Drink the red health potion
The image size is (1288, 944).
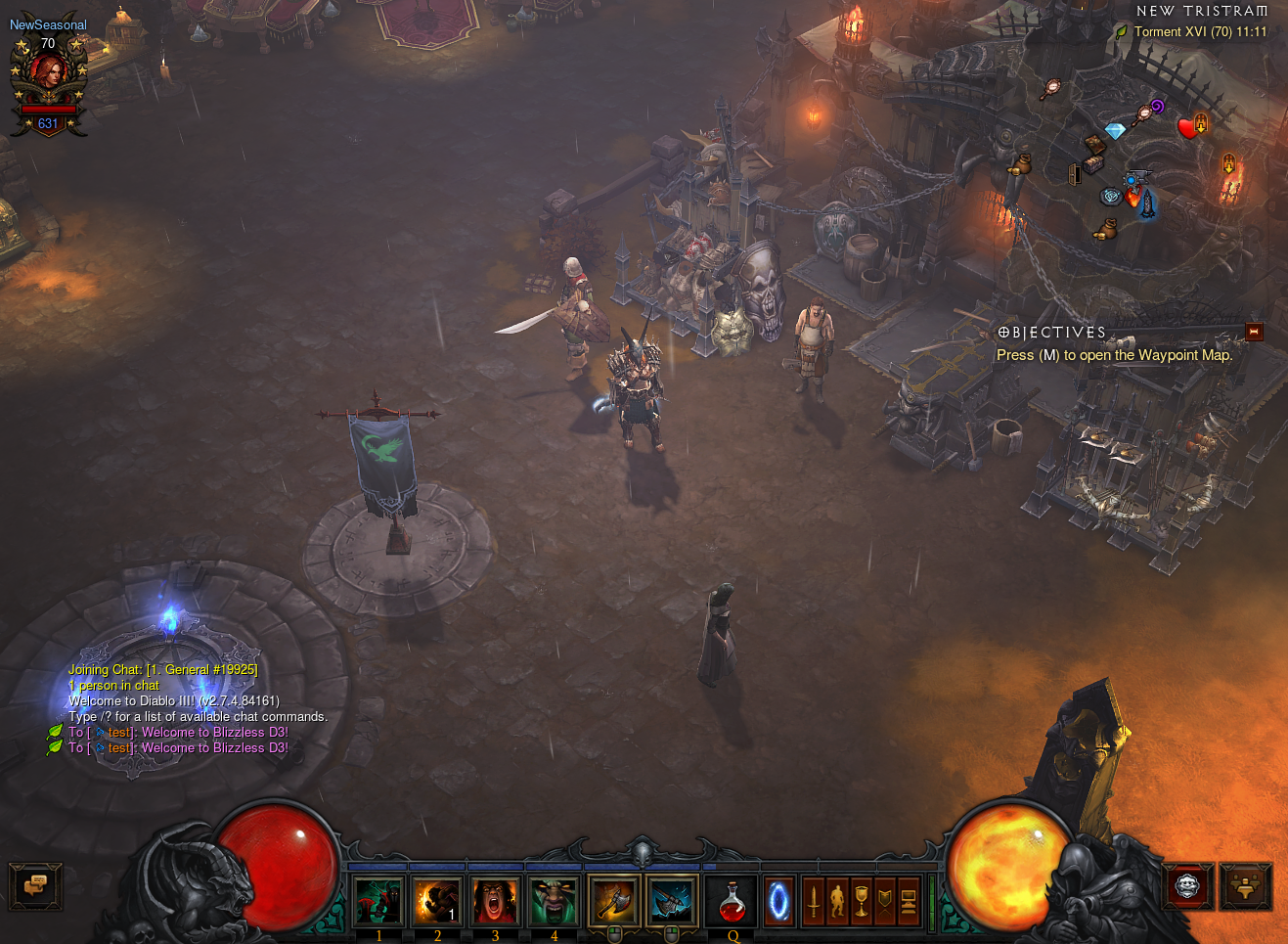[733, 901]
